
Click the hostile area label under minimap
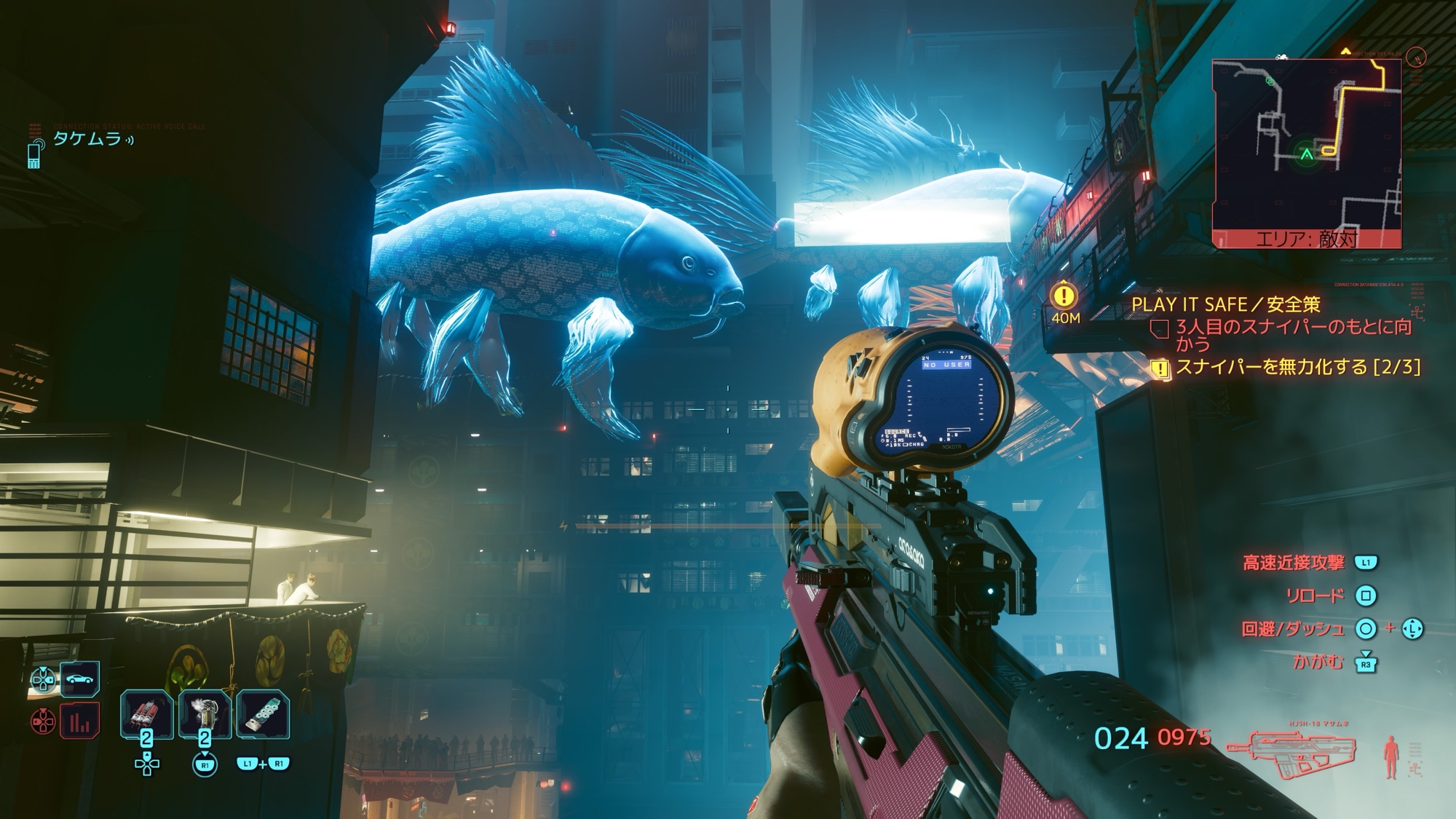[1307, 239]
